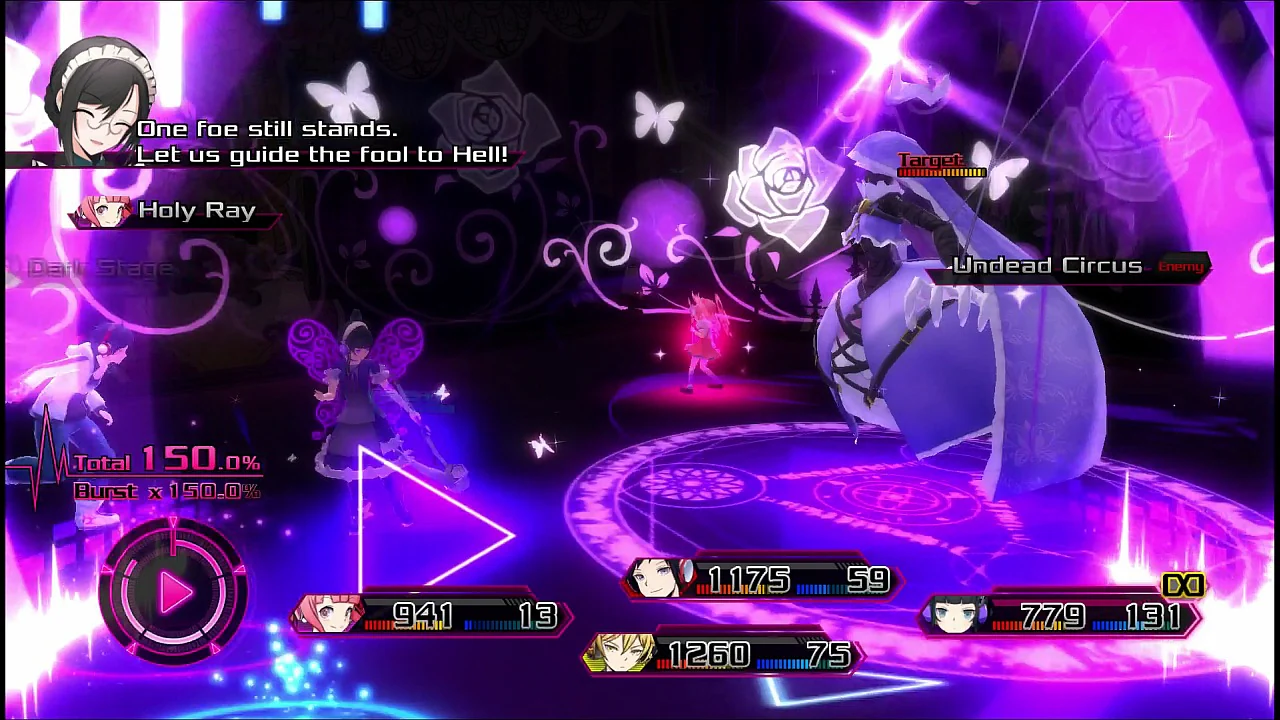Select the purple-headphones character portrait above 1175

pos(661,578)
